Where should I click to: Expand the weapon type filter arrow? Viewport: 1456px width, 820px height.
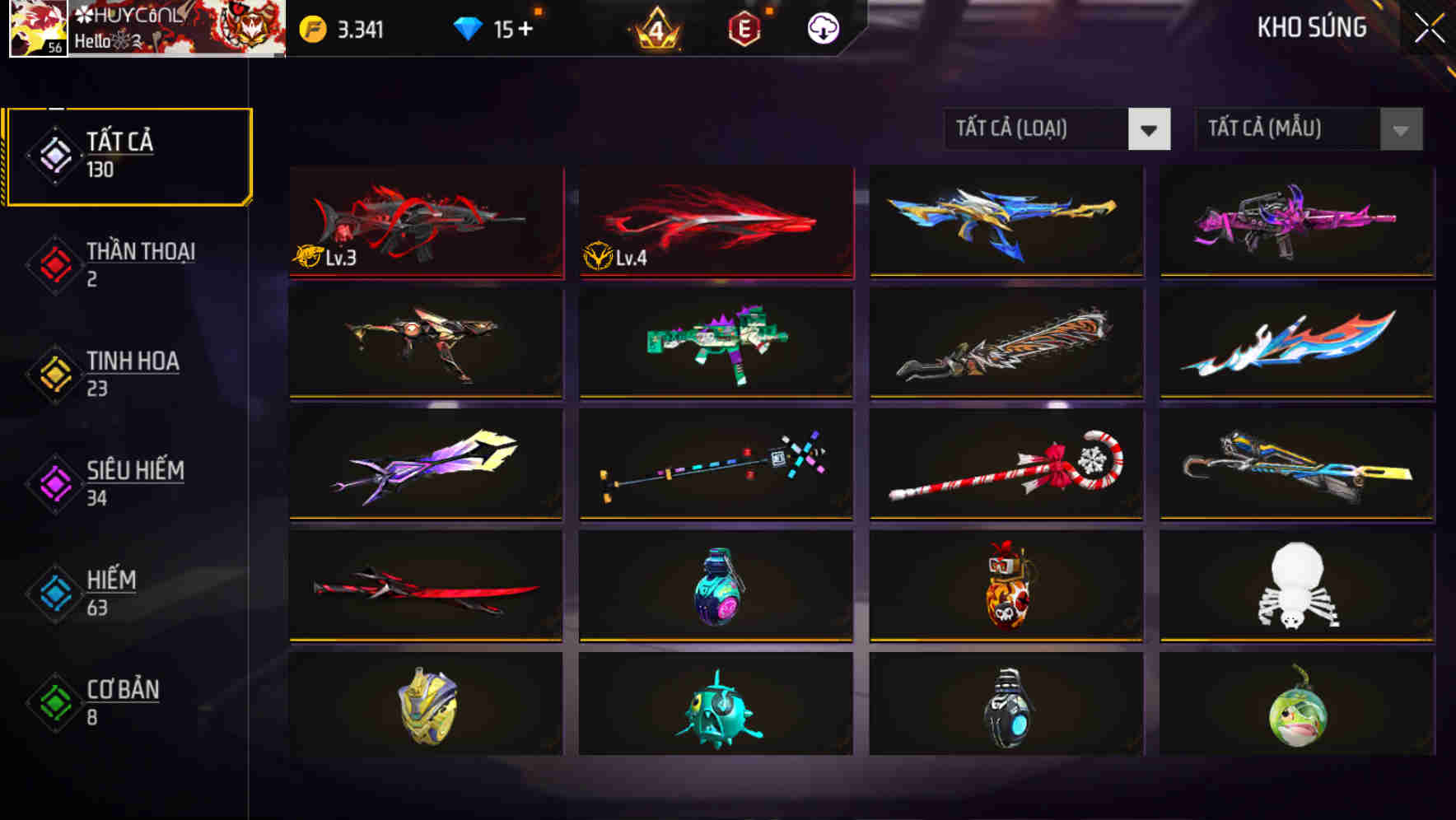pos(1149,129)
